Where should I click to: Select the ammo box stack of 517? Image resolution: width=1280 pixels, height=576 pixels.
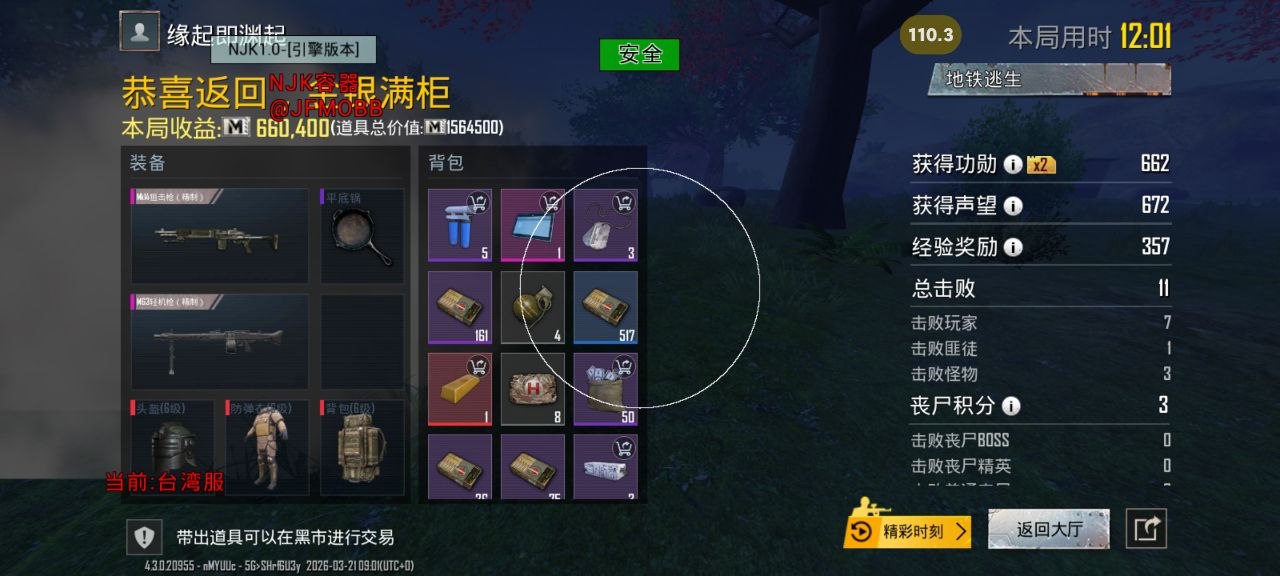point(605,308)
